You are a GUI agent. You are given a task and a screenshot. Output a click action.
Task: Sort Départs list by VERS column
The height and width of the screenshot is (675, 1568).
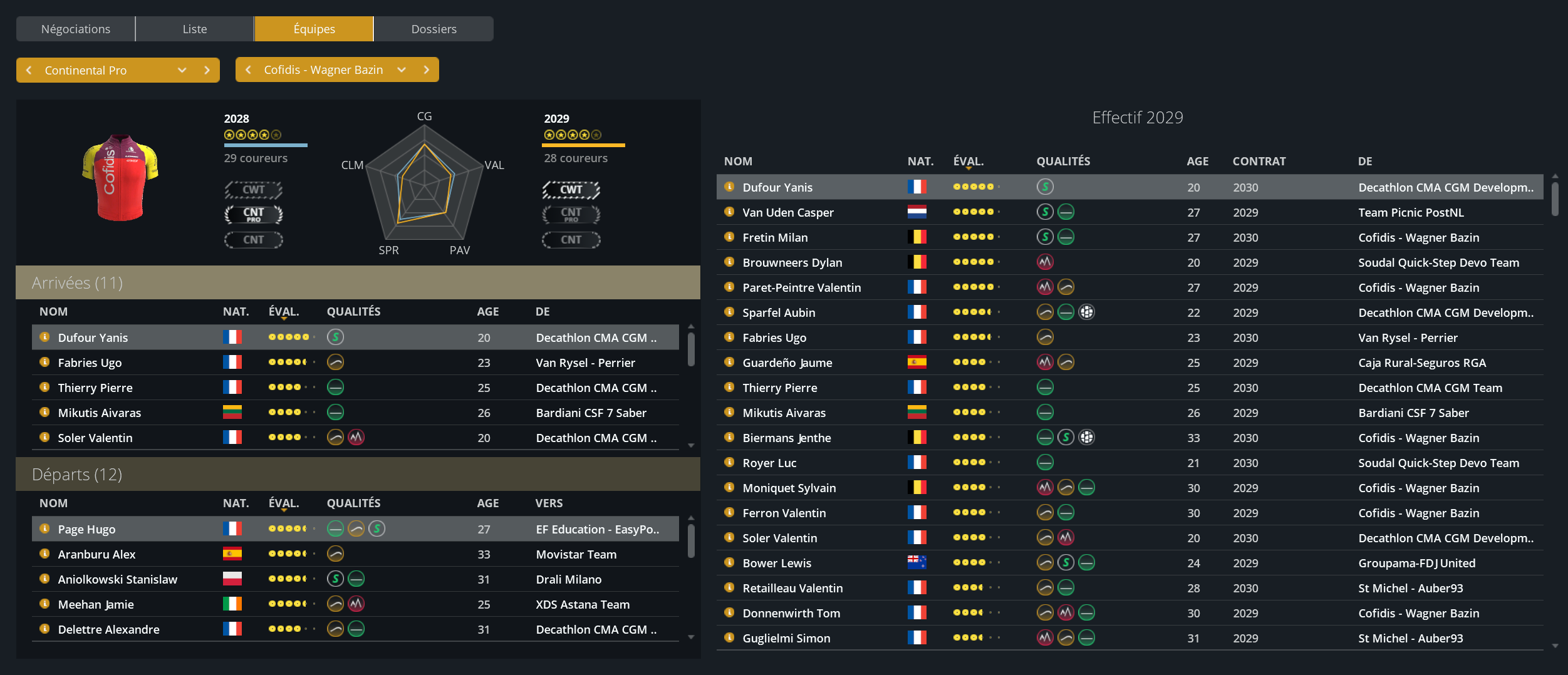(x=549, y=503)
